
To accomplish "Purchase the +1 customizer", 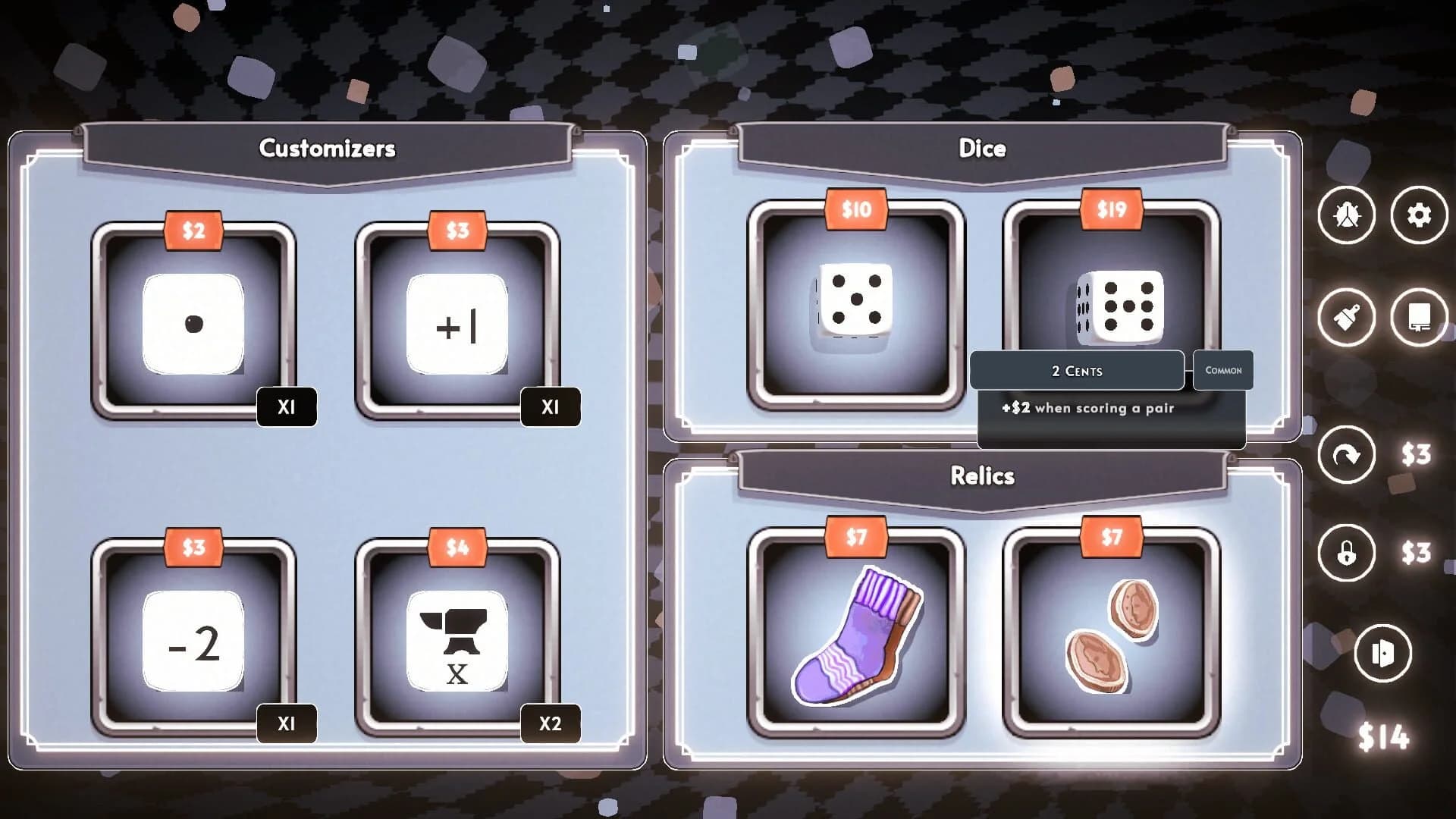I will point(455,325).
